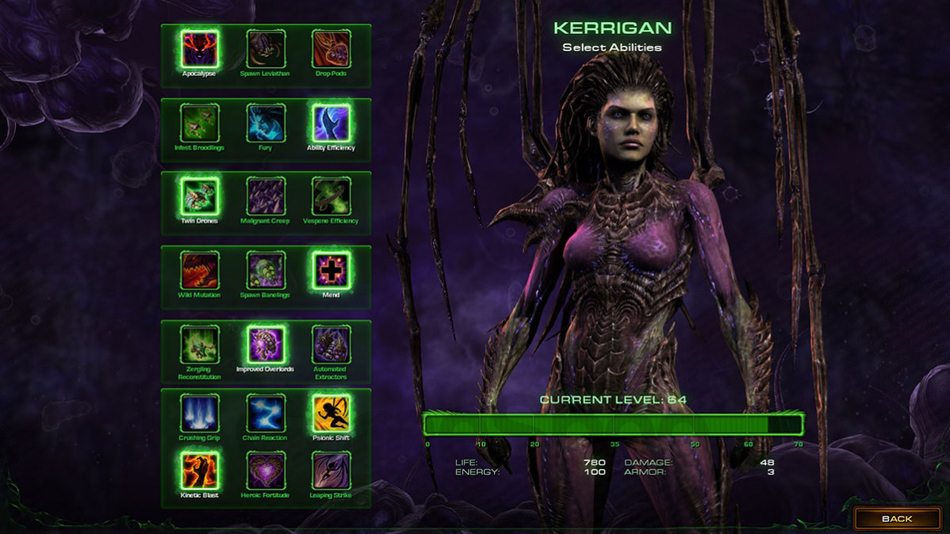Choose the Twin Drones ability

pyautogui.click(x=200, y=196)
